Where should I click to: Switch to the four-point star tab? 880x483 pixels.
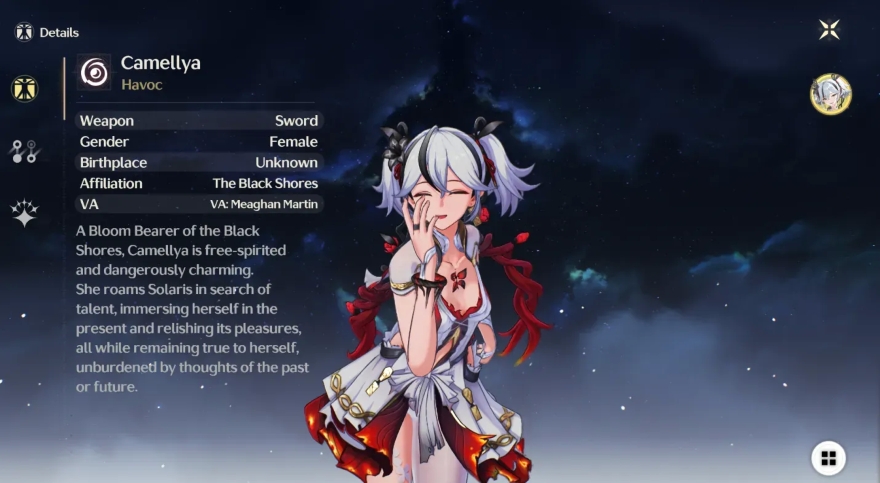pos(24,213)
